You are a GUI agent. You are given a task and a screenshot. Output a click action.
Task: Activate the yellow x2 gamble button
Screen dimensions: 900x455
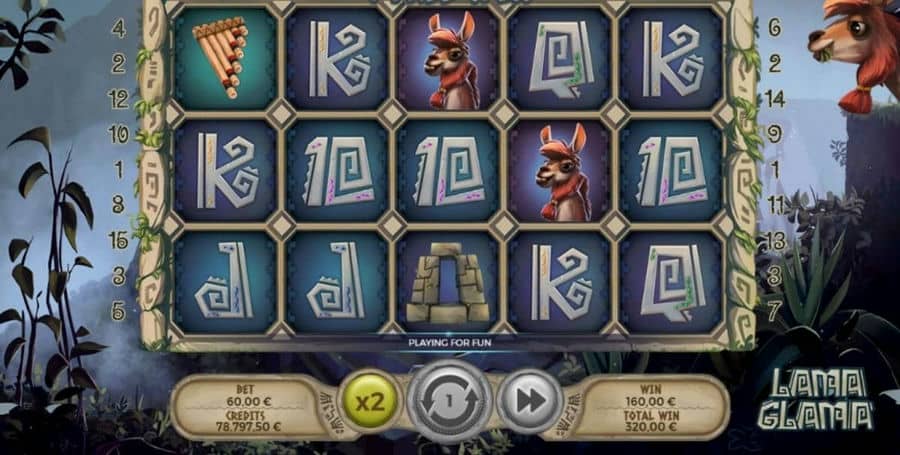coord(373,402)
